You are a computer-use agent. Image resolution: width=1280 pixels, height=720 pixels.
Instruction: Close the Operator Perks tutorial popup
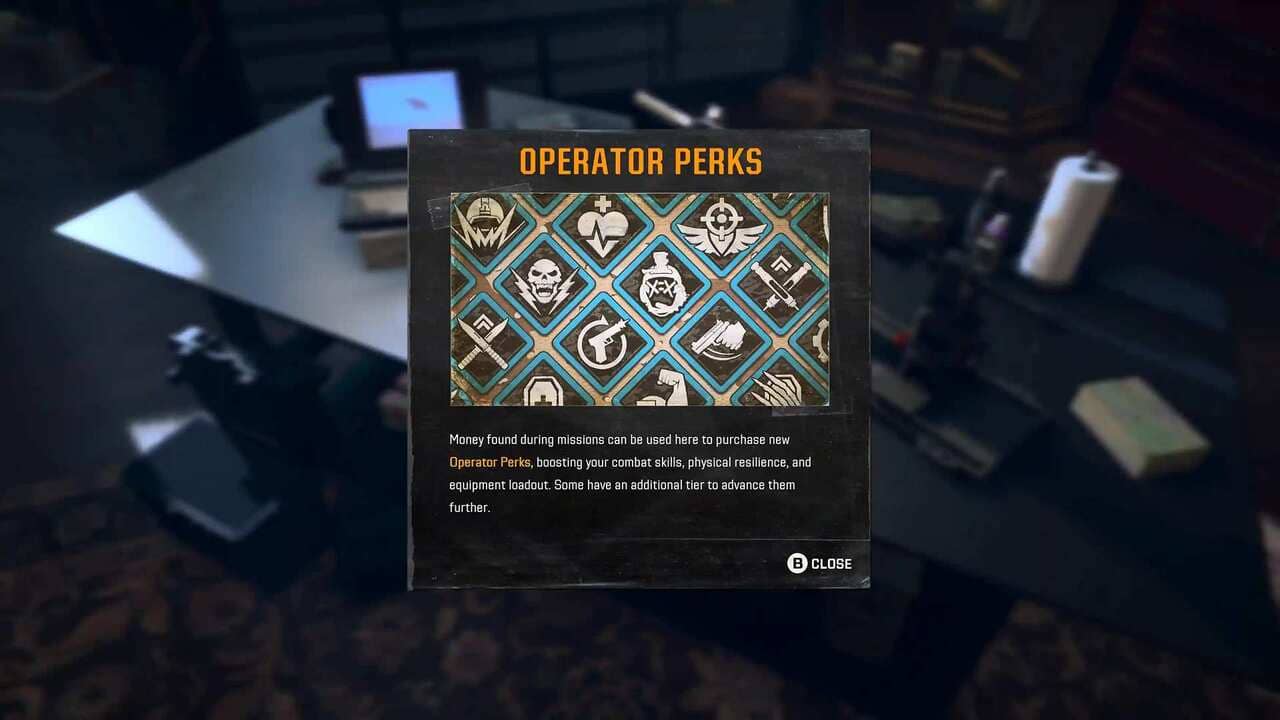click(x=820, y=564)
